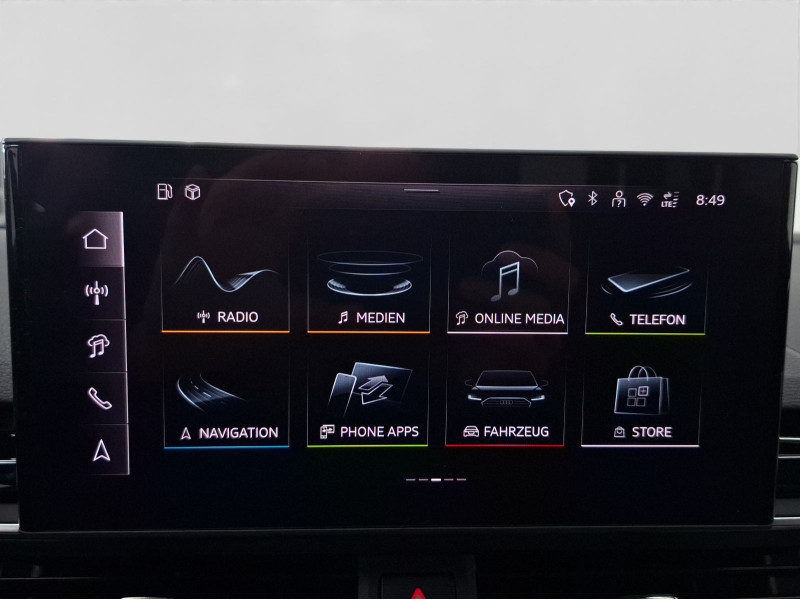Click the Wi-Fi status icon
The height and width of the screenshot is (600, 800).
coord(644,199)
